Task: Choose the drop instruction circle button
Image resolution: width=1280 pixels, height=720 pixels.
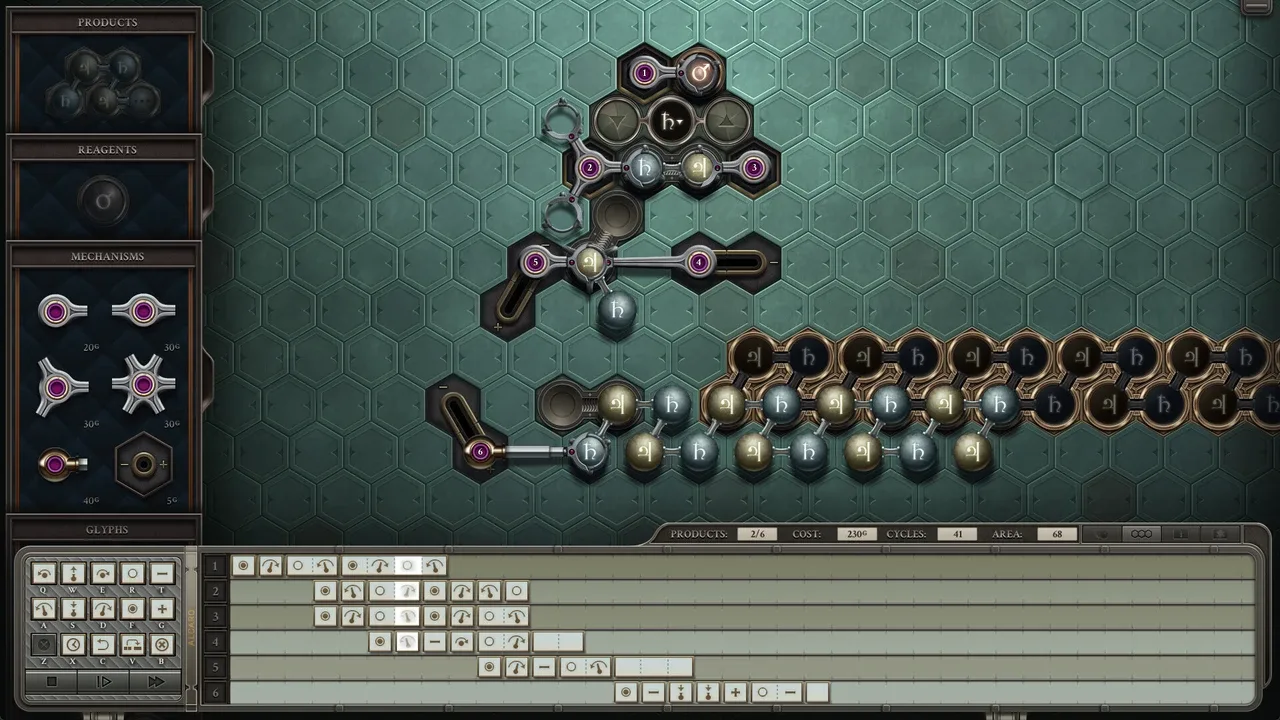Action: pyautogui.click(x=132, y=574)
